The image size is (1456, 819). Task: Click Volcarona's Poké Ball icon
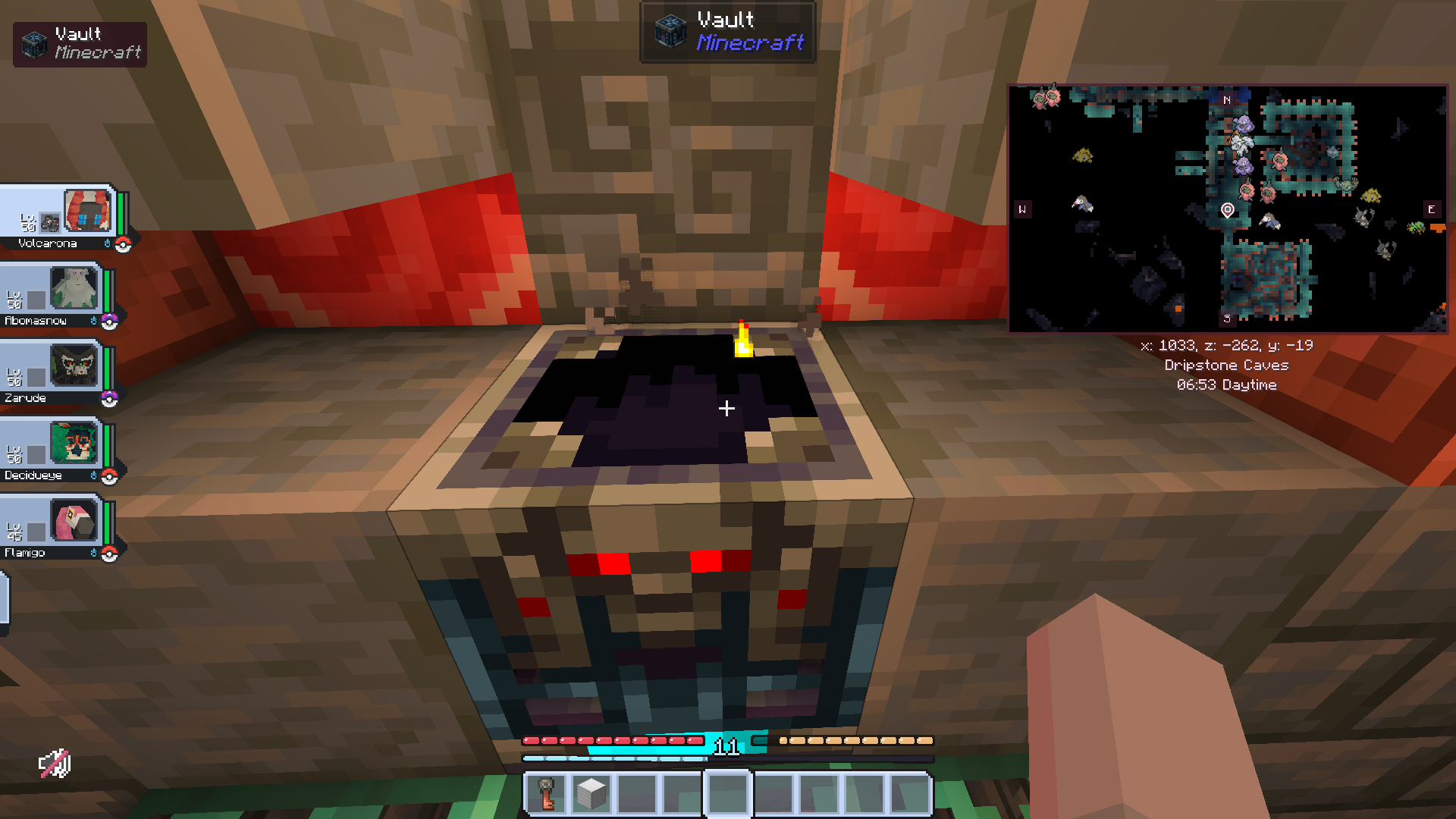pyautogui.click(x=123, y=244)
